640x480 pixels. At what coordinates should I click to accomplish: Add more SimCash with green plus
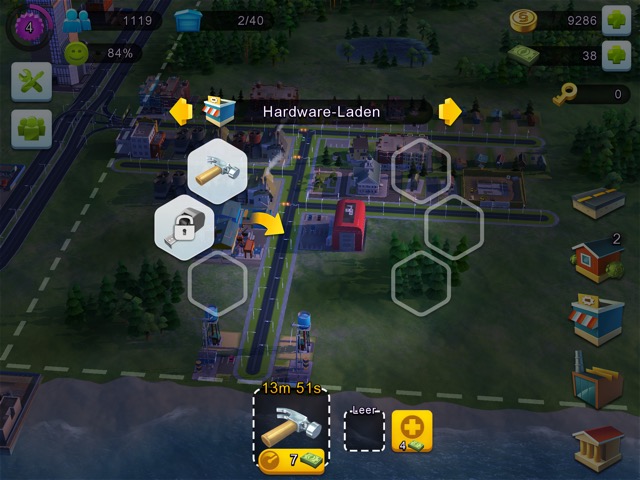point(617,56)
